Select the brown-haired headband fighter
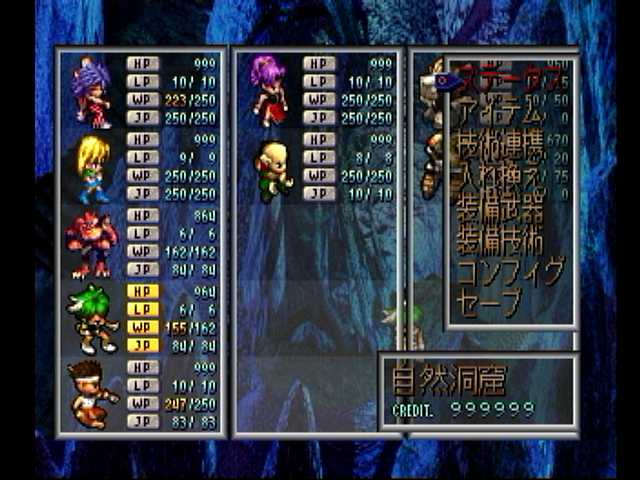This screenshot has width=640, height=480. [92, 394]
